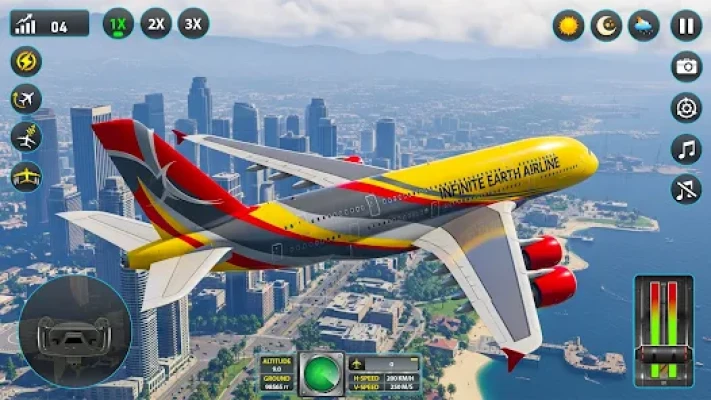711x400 pixels.
Task: Set sunny daytime weather
Action: pos(569,25)
